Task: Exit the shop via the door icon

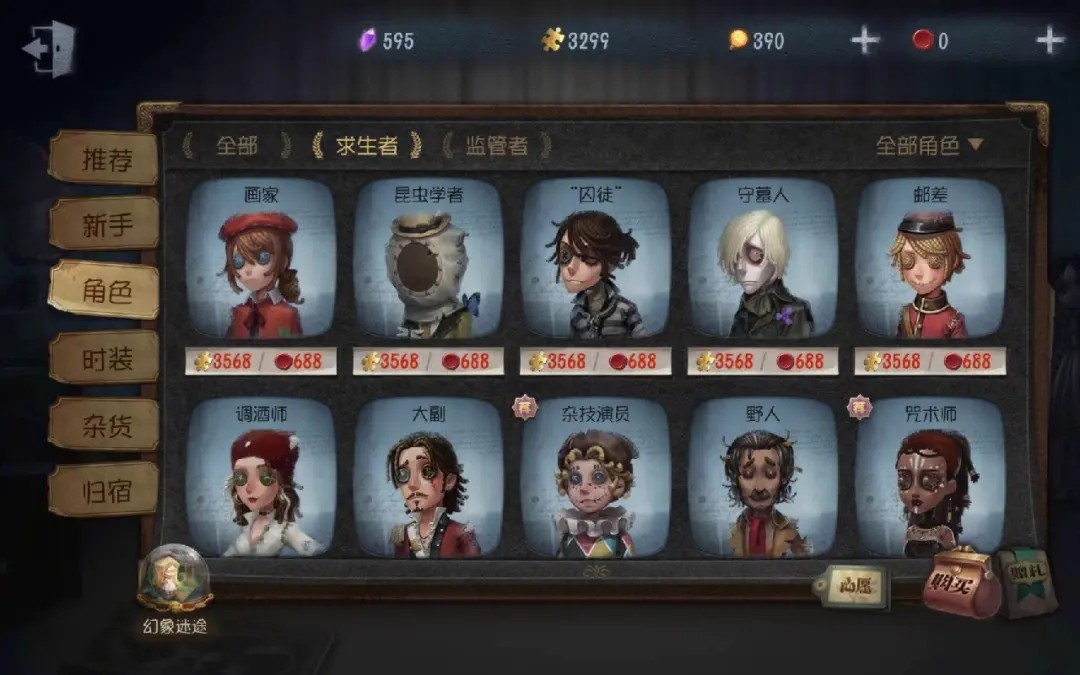Action: 49,48
